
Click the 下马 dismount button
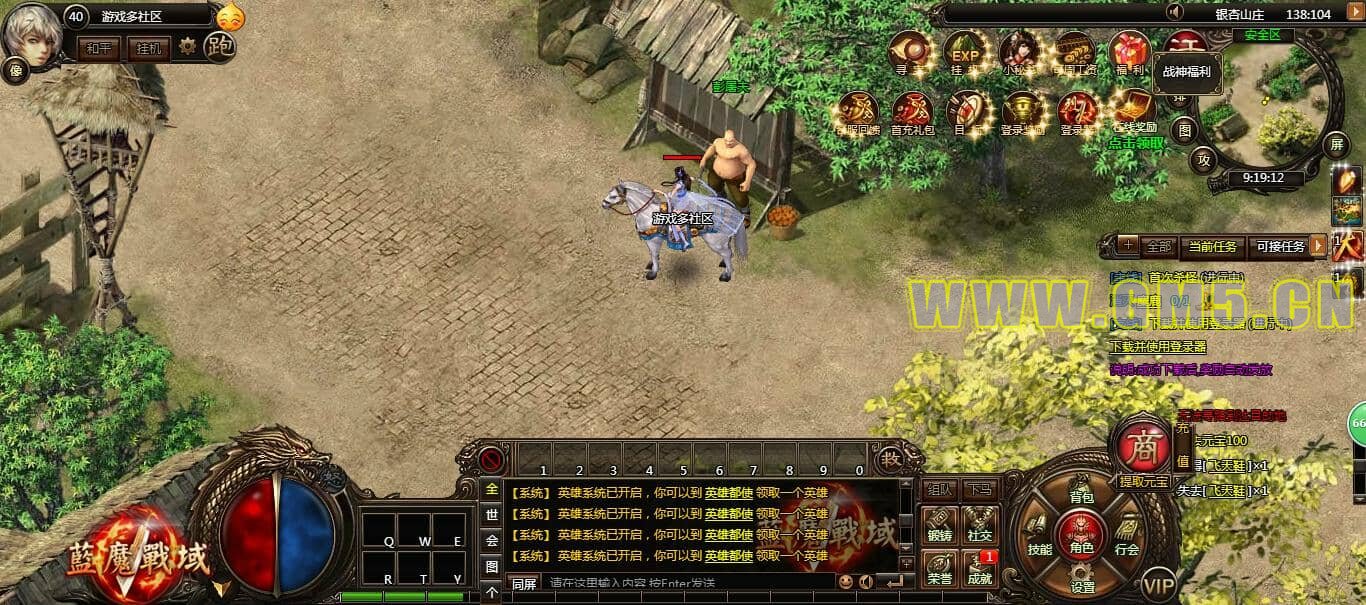[979, 489]
